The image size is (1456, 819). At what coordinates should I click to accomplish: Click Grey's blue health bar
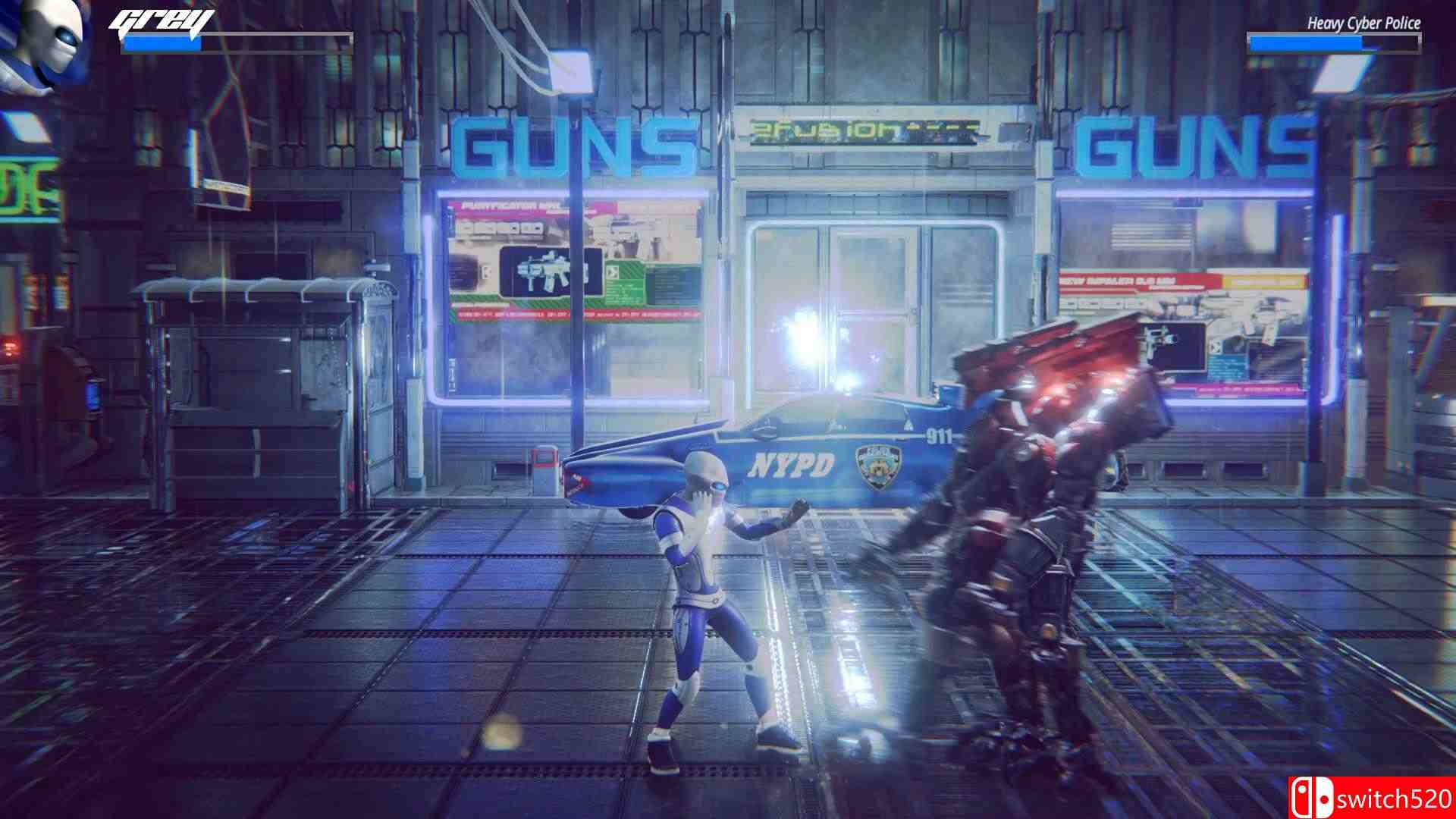tap(163, 43)
